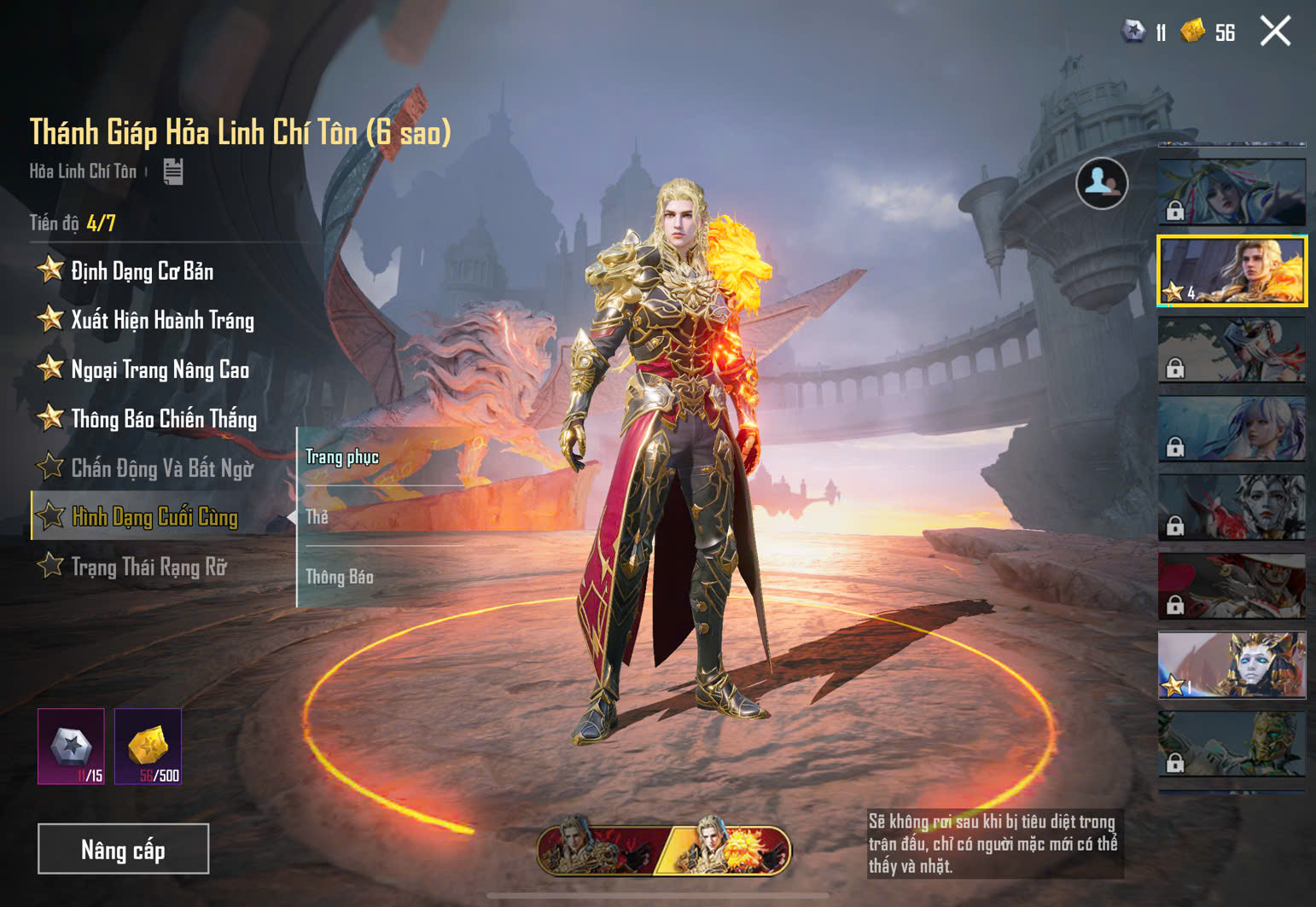1316x907 pixels.
Task: Switch to the golden flame outfit form
Action: [x=727, y=850]
